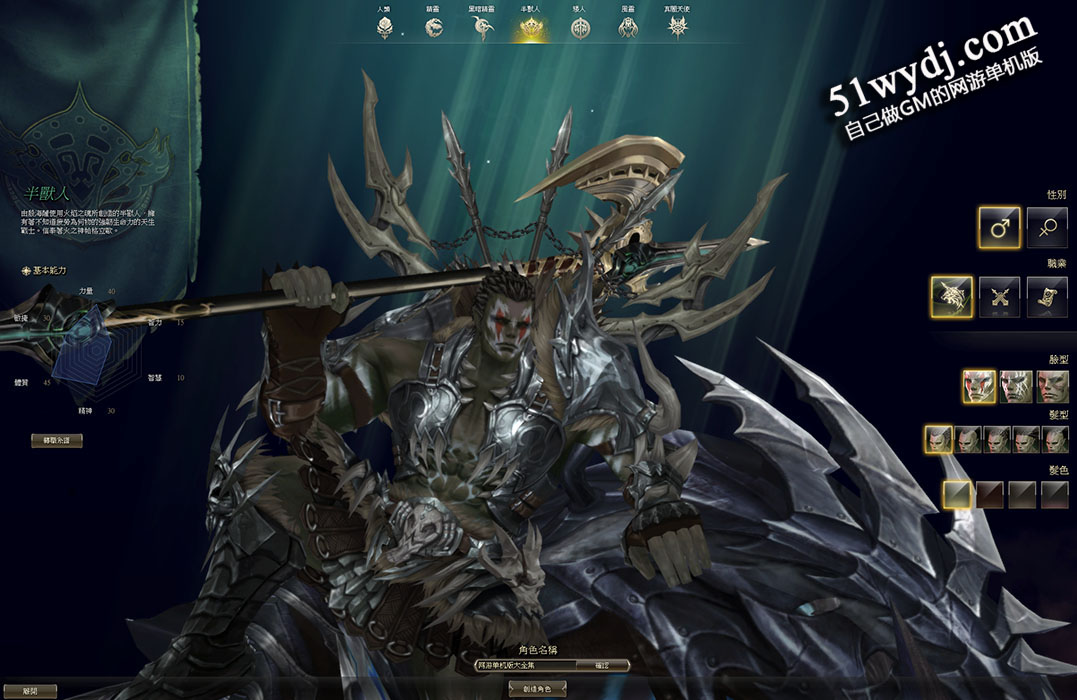Select the highlighted first hairstyle portrait
The image size is (1077, 700).
pyautogui.click(x=938, y=439)
